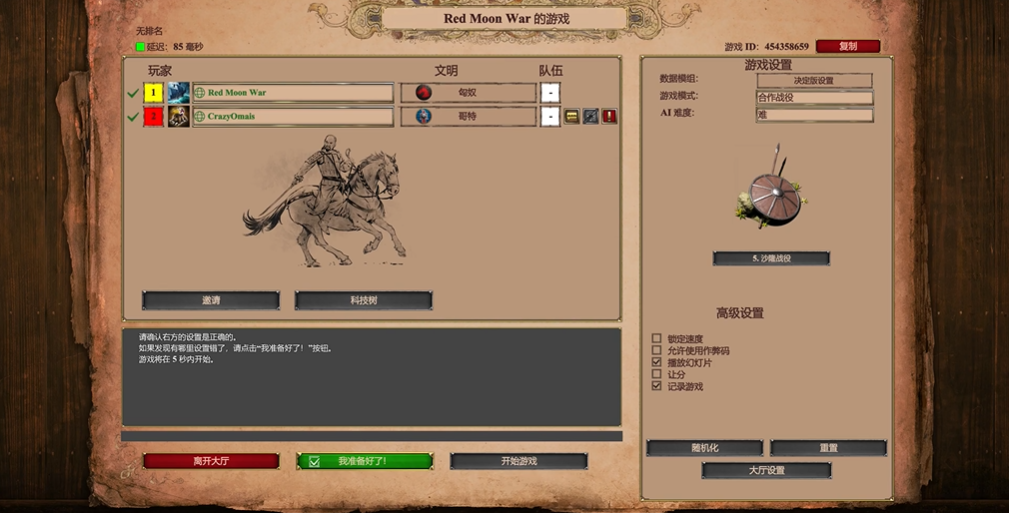
Task: Click the red exclamation icon beside CrazyOmais
Action: coord(609,117)
